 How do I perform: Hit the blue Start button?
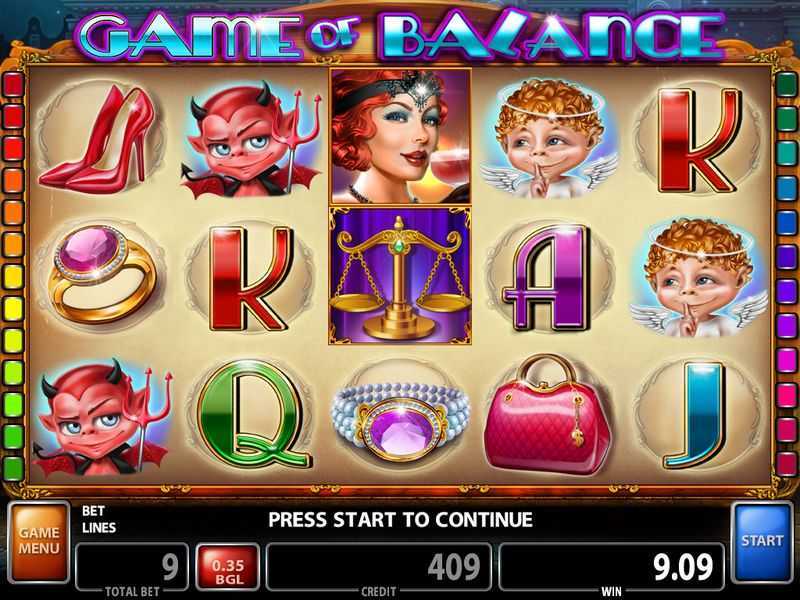point(763,542)
